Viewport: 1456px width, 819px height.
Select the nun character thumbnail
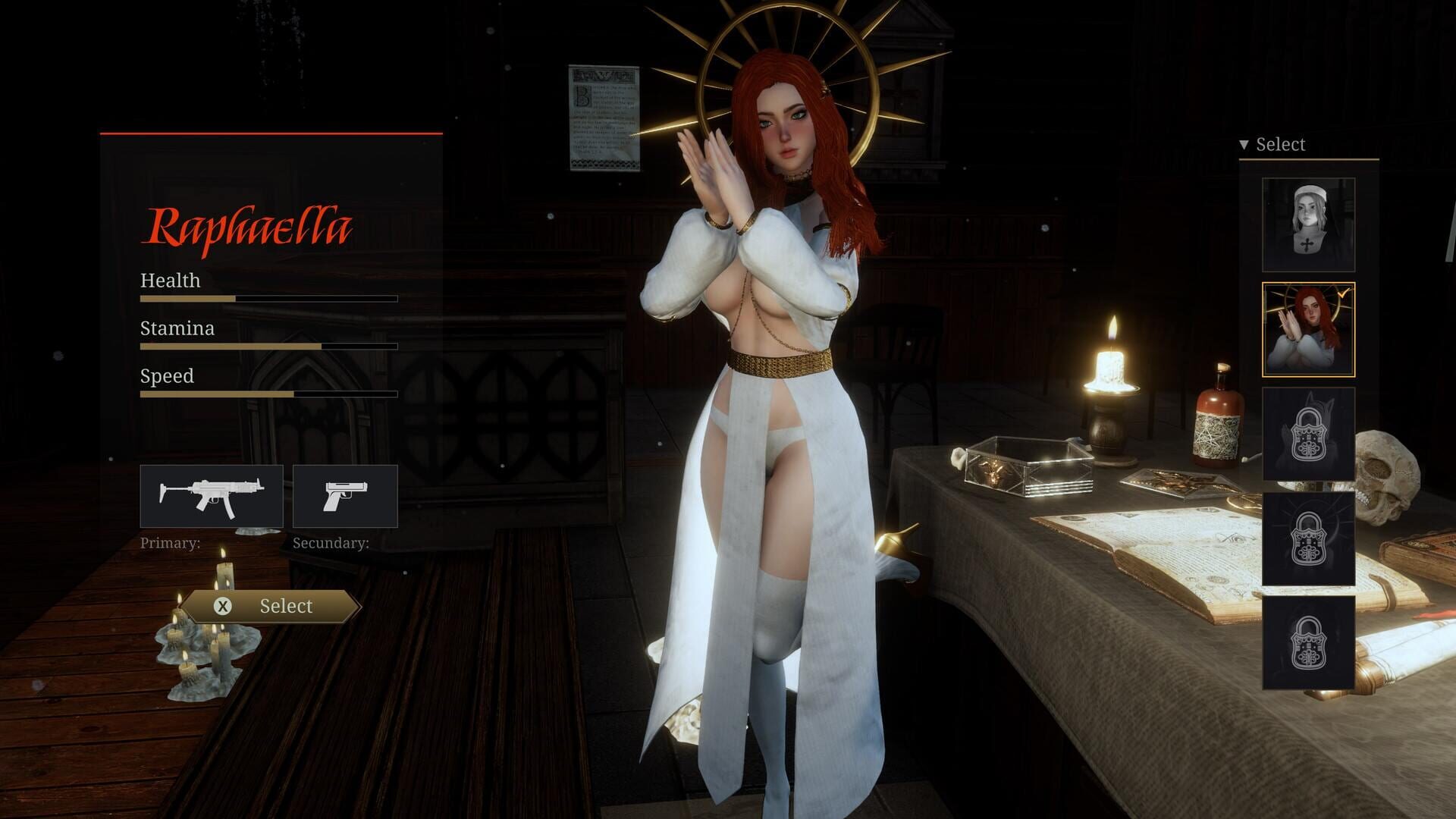[x=1308, y=224]
